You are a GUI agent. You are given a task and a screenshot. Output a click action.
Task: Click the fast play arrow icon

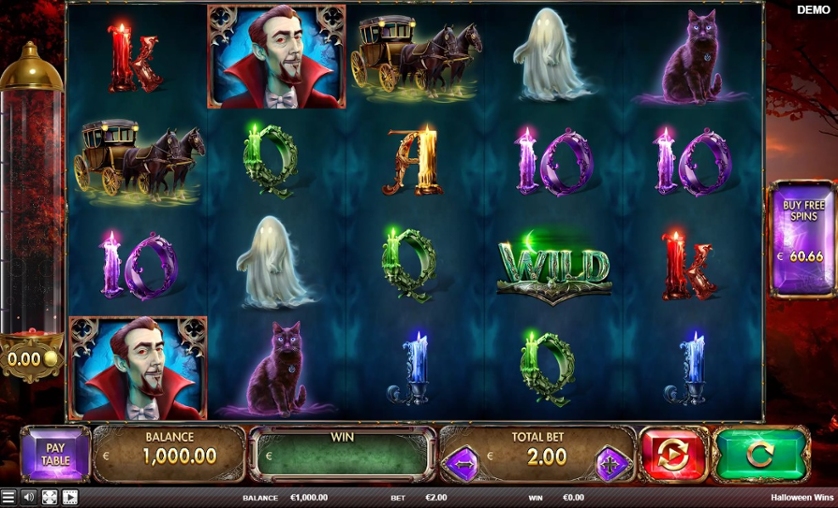click(x=70, y=497)
